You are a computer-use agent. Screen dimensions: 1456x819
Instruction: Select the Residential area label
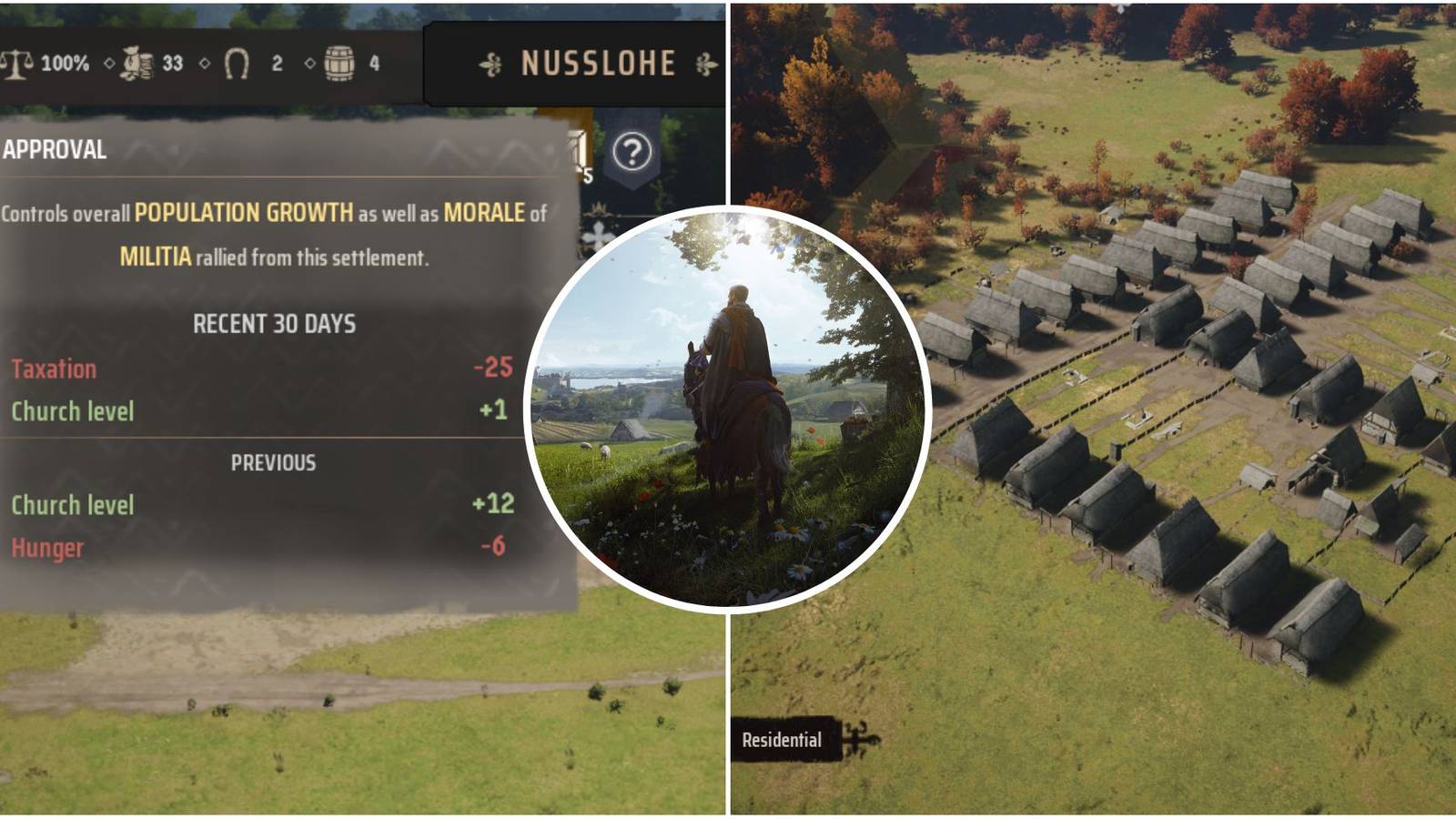[781, 740]
